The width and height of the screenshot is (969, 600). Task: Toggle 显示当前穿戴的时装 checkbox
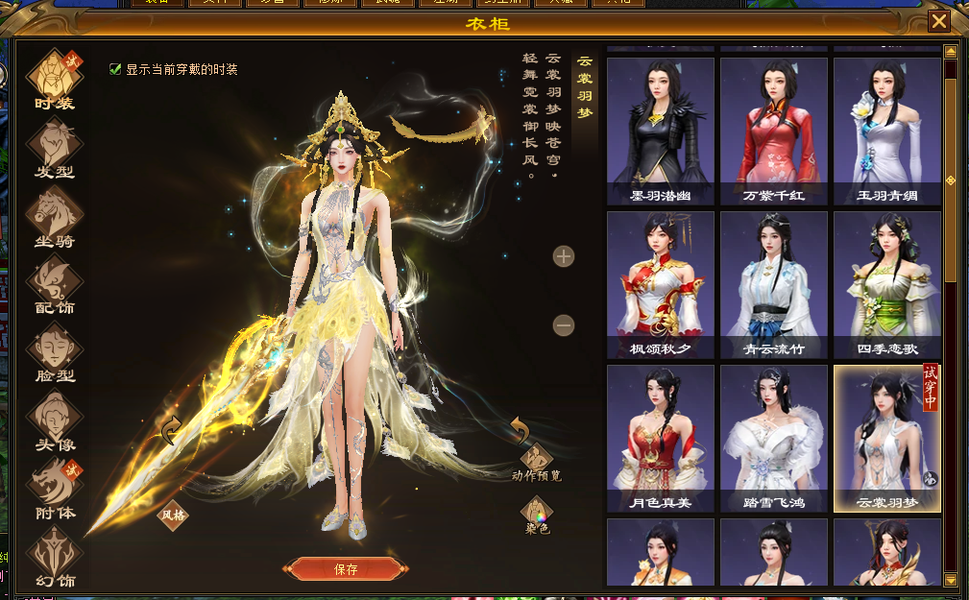point(115,69)
